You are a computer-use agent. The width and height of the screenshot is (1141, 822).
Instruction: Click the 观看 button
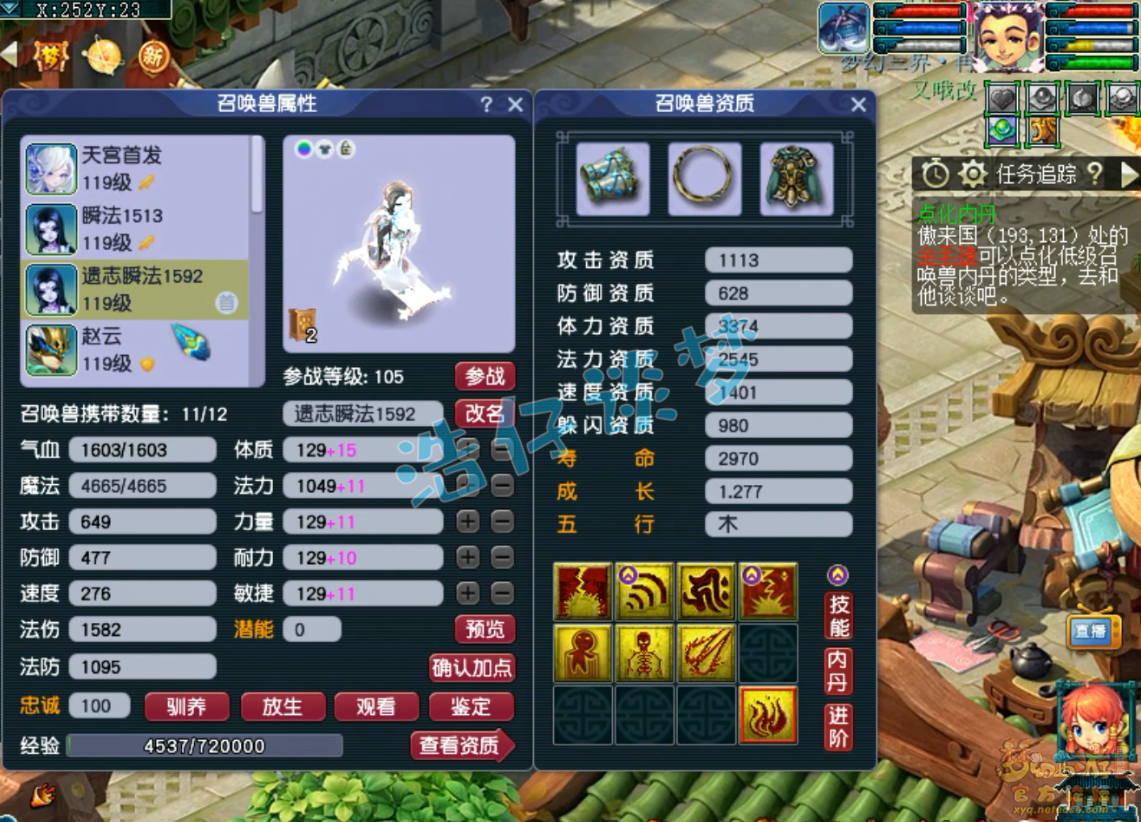pyautogui.click(x=376, y=707)
